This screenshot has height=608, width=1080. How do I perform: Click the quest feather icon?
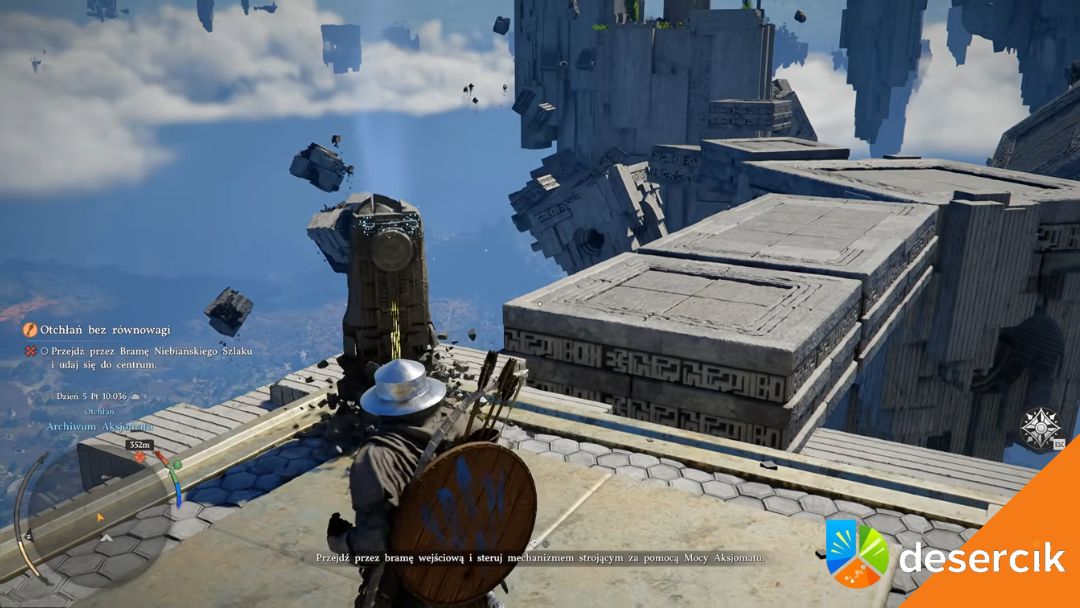[31, 329]
